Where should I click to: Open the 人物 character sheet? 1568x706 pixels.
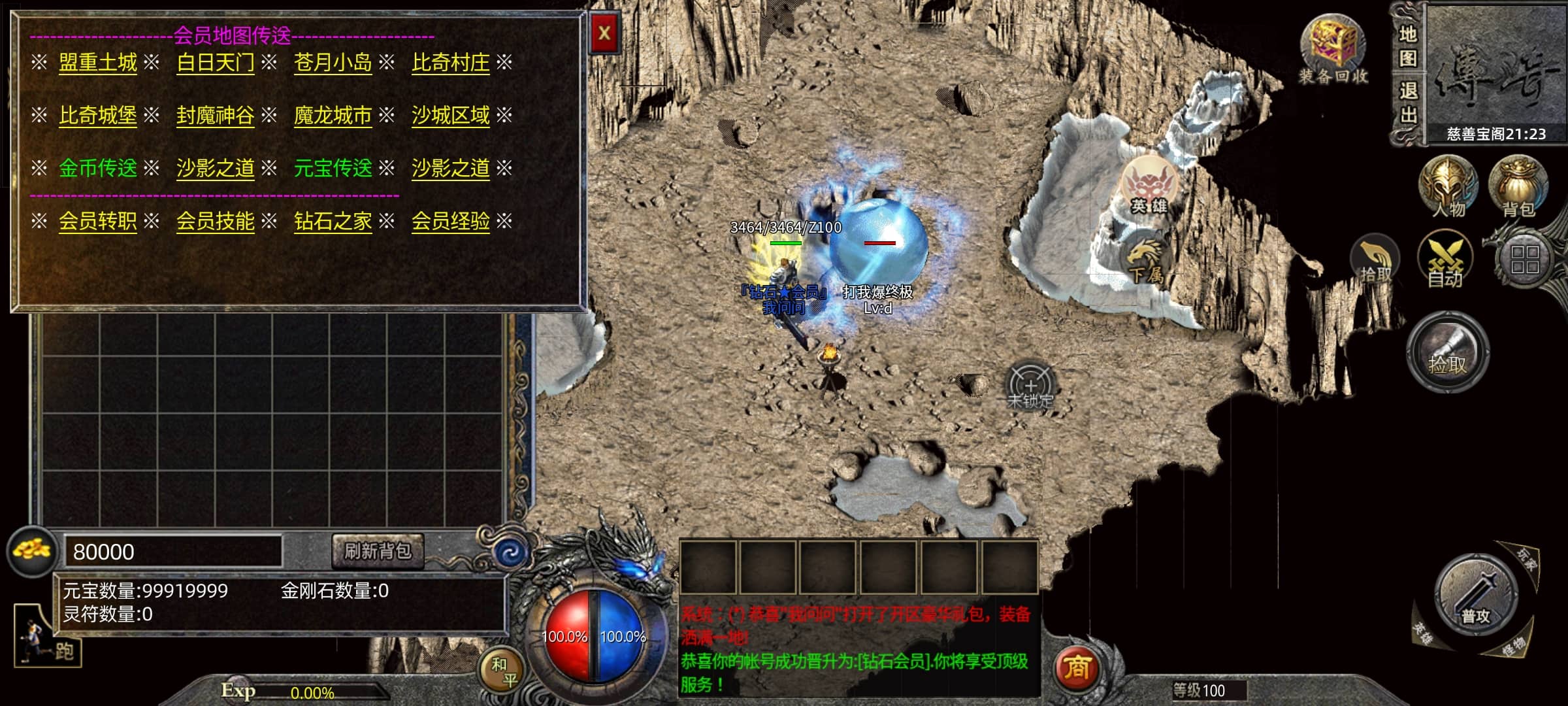click(1448, 186)
